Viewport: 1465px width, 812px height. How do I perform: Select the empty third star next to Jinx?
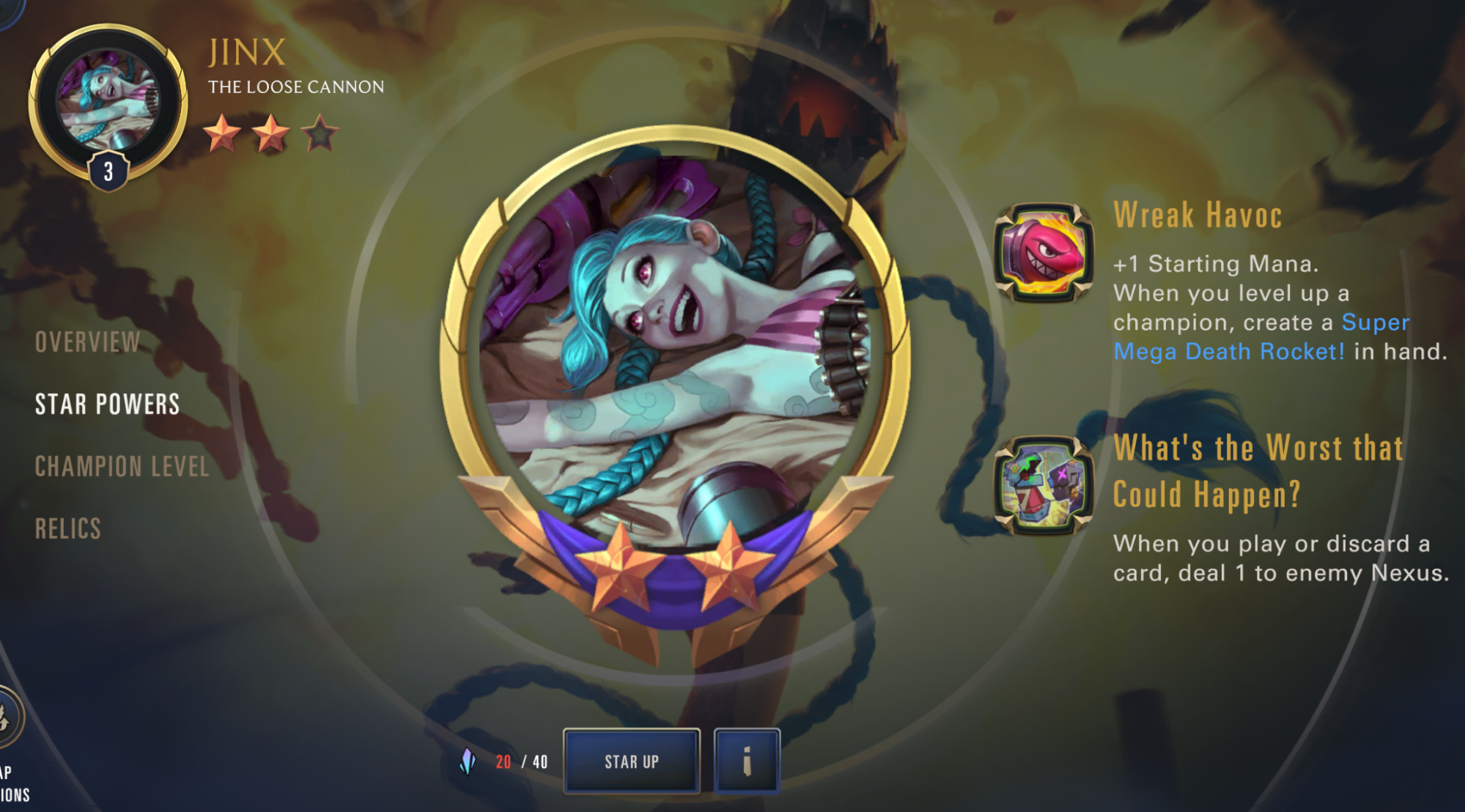click(x=318, y=134)
